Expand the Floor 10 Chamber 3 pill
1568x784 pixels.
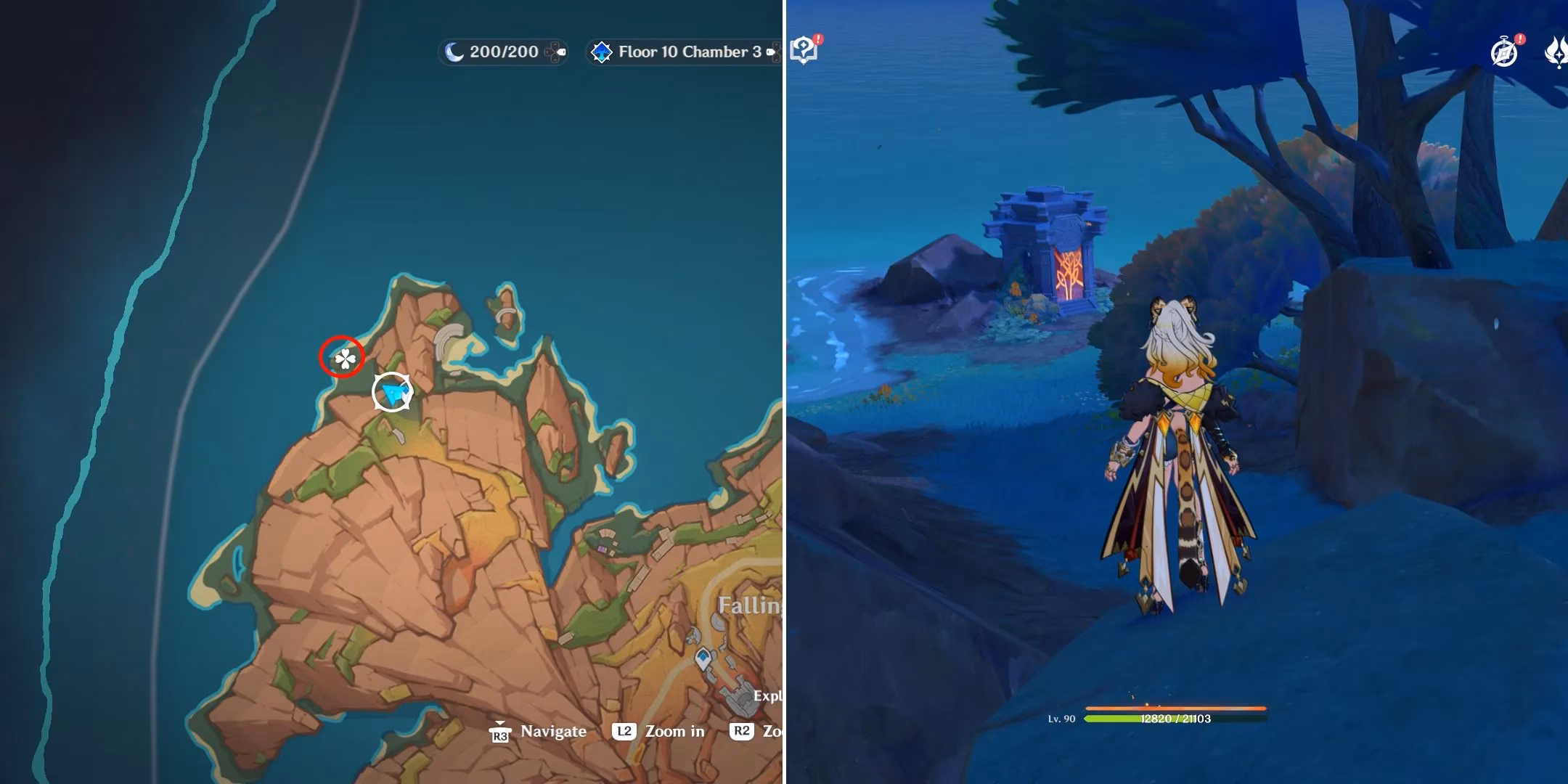pos(682,52)
